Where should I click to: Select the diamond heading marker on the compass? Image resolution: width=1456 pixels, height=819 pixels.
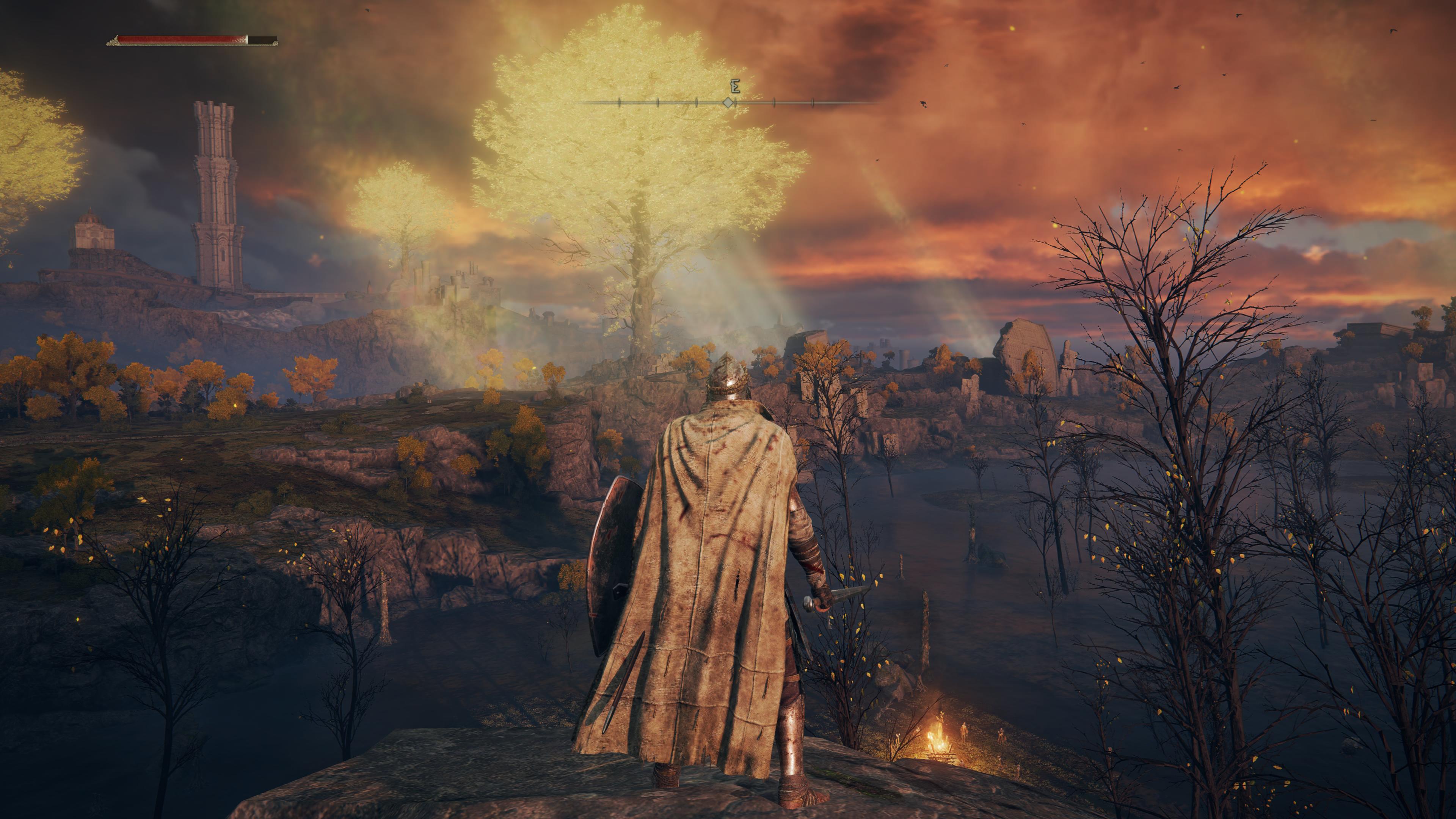728,103
